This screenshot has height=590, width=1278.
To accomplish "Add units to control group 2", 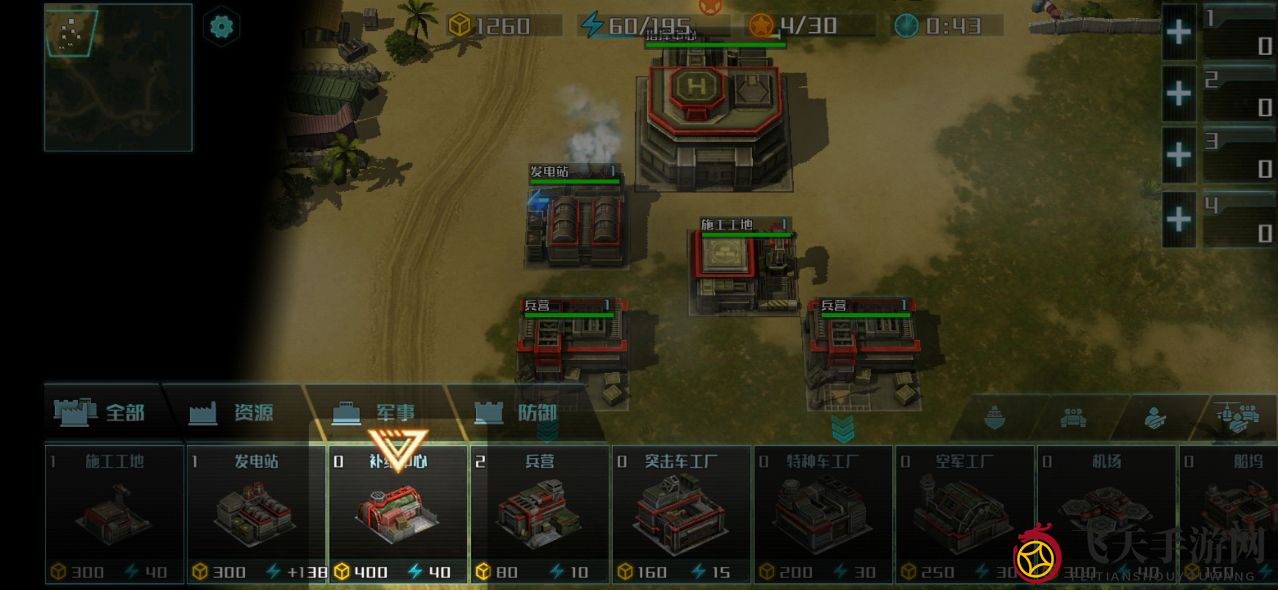I will point(1179,94).
